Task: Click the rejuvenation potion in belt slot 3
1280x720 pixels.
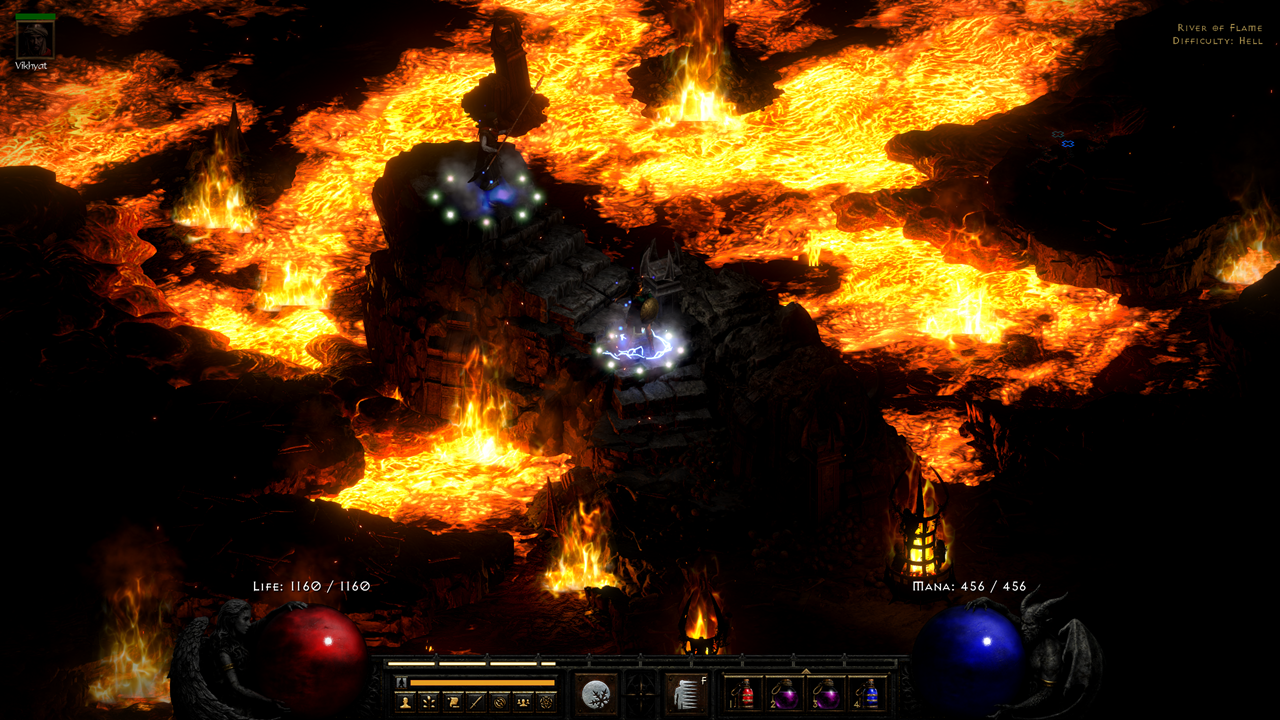Action: [x=828, y=693]
